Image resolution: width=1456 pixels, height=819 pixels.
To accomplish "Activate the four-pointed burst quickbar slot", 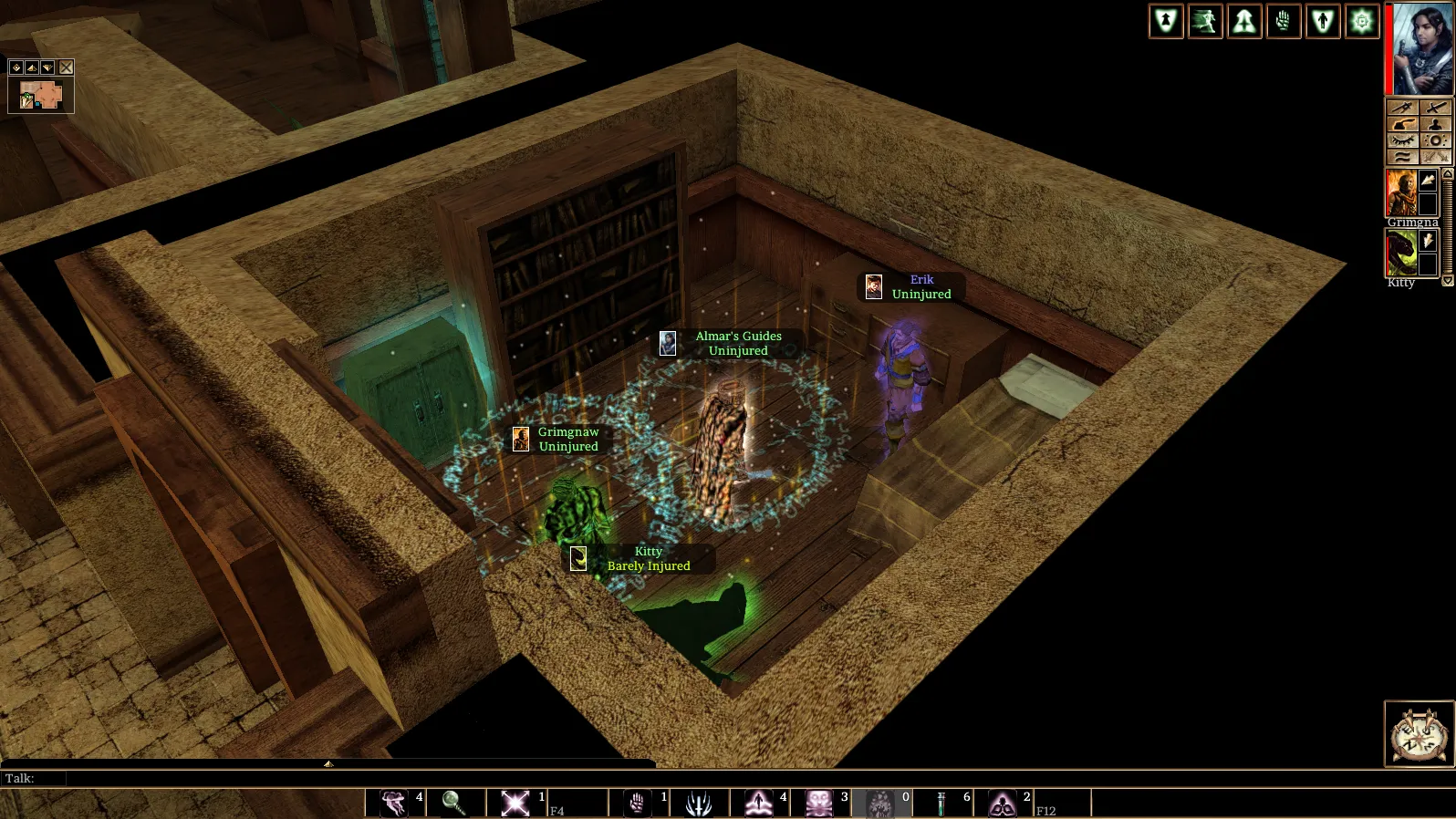I will (x=515, y=803).
